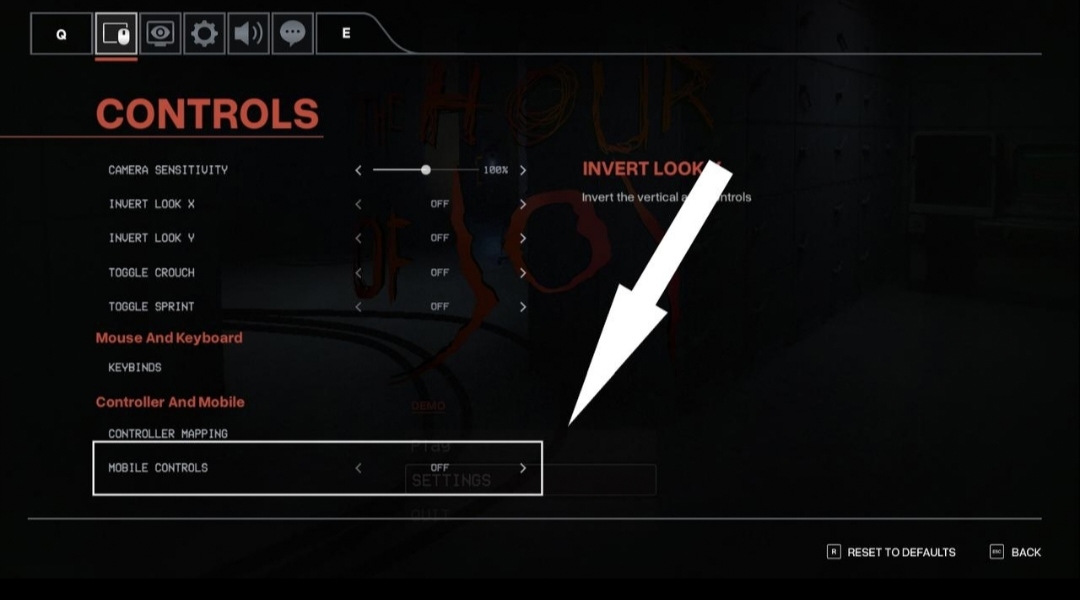
Task: Go Back from the Controls menu
Action: pyautogui.click(x=1016, y=552)
